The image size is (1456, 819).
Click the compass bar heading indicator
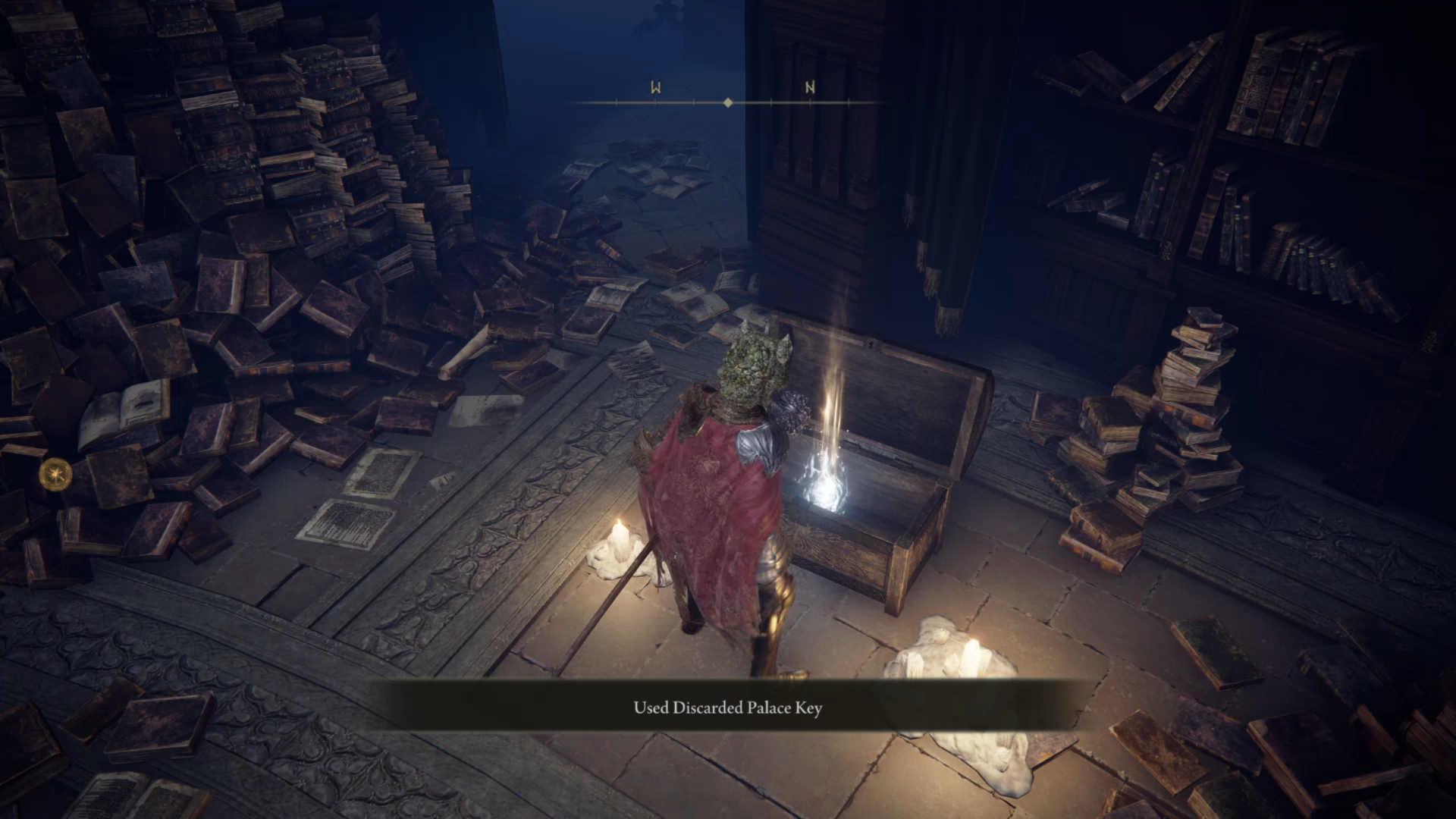pyautogui.click(x=728, y=102)
